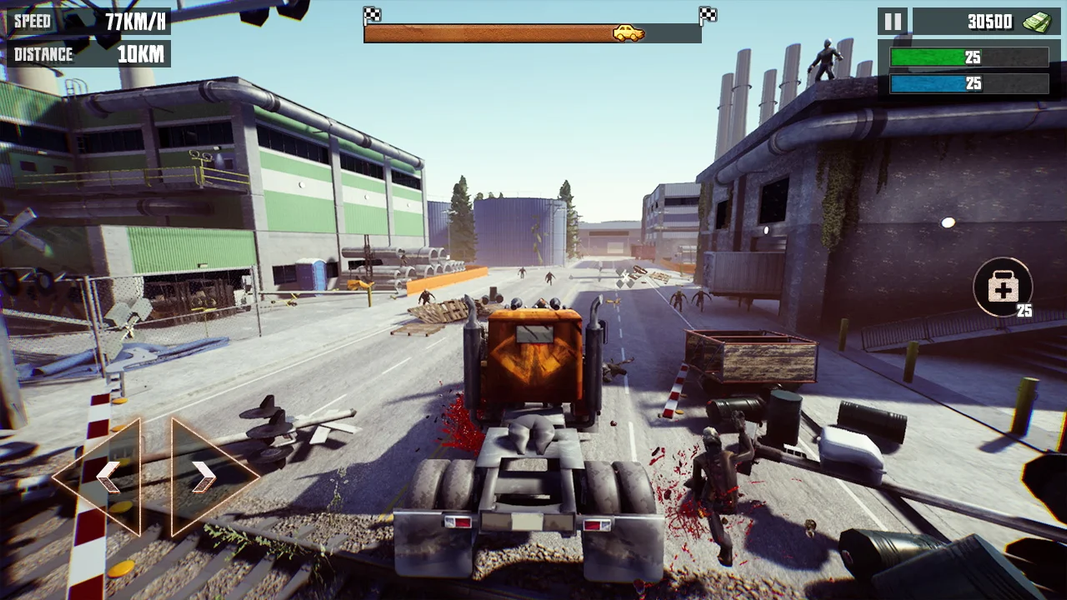The image size is (1067, 600).
Task: Tap the cash balance display
Action: (x=986, y=21)
